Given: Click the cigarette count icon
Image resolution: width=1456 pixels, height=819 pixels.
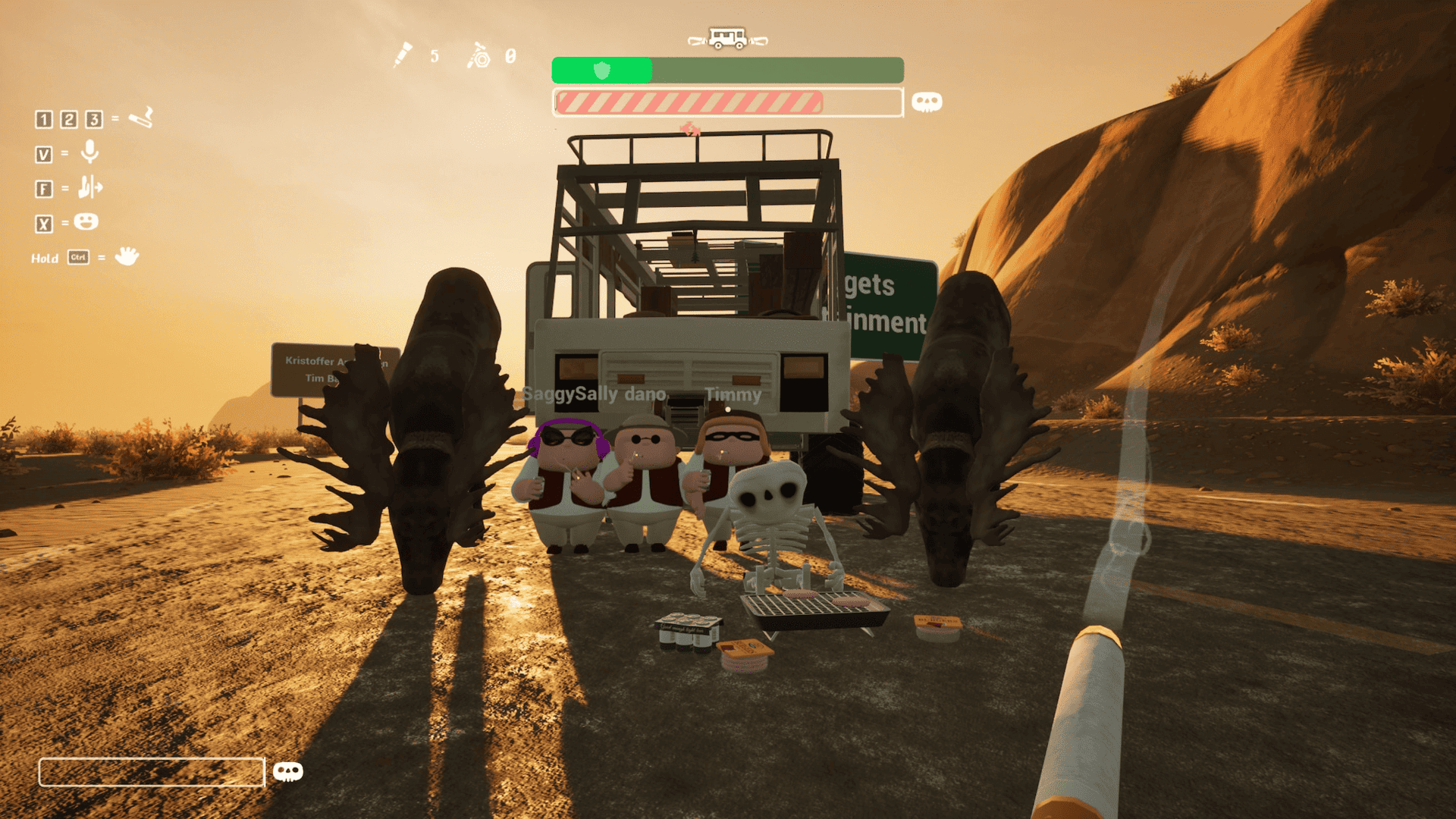Looking at the screenshot, I should (403, 55).
